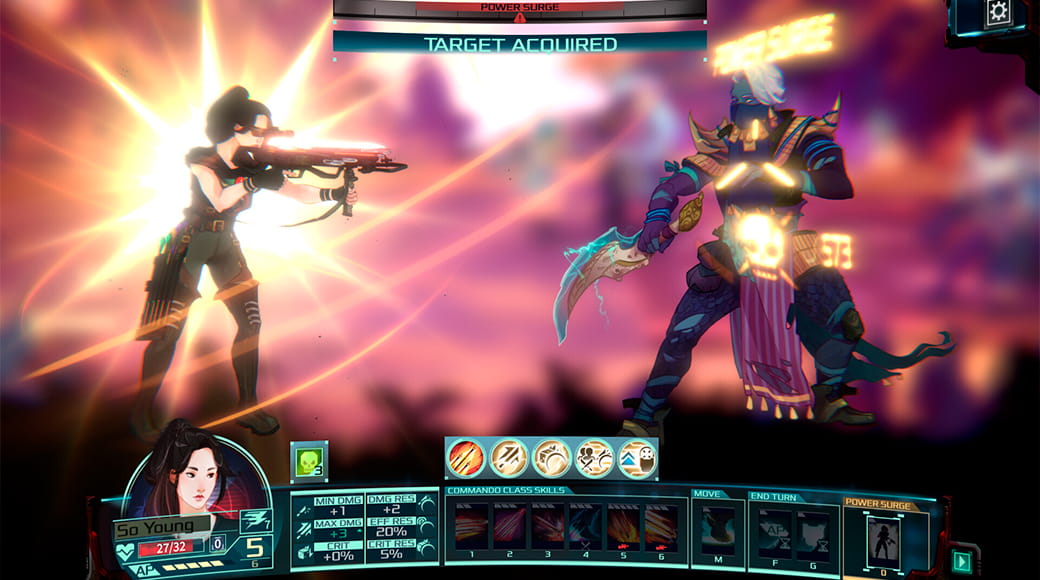The width and height of the screenshot is (1040, 580).
Task: Choose Commando class skill 3
Action: click(547, 525)
